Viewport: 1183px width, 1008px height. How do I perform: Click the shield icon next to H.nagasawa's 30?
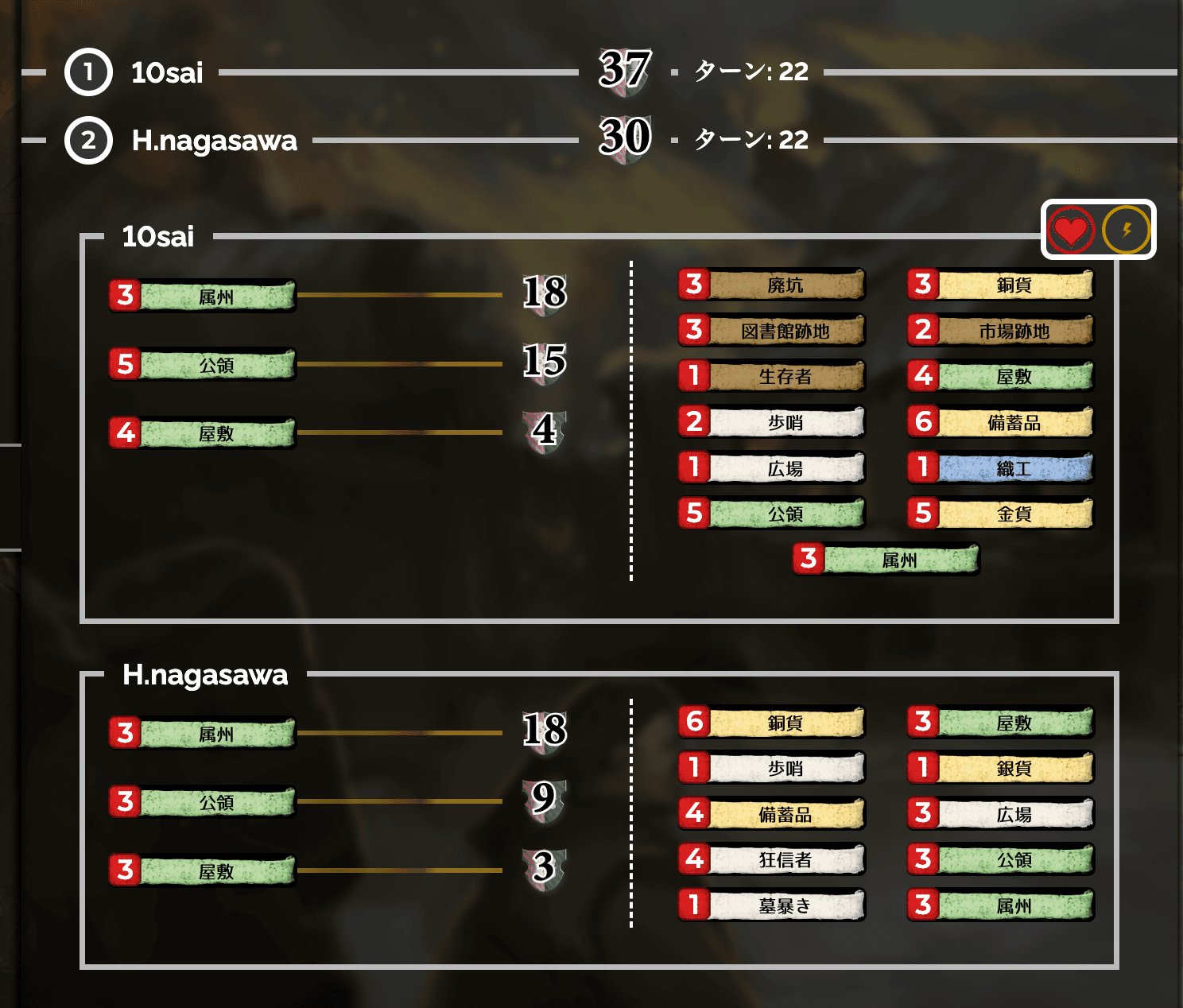(x=625, y=142)
